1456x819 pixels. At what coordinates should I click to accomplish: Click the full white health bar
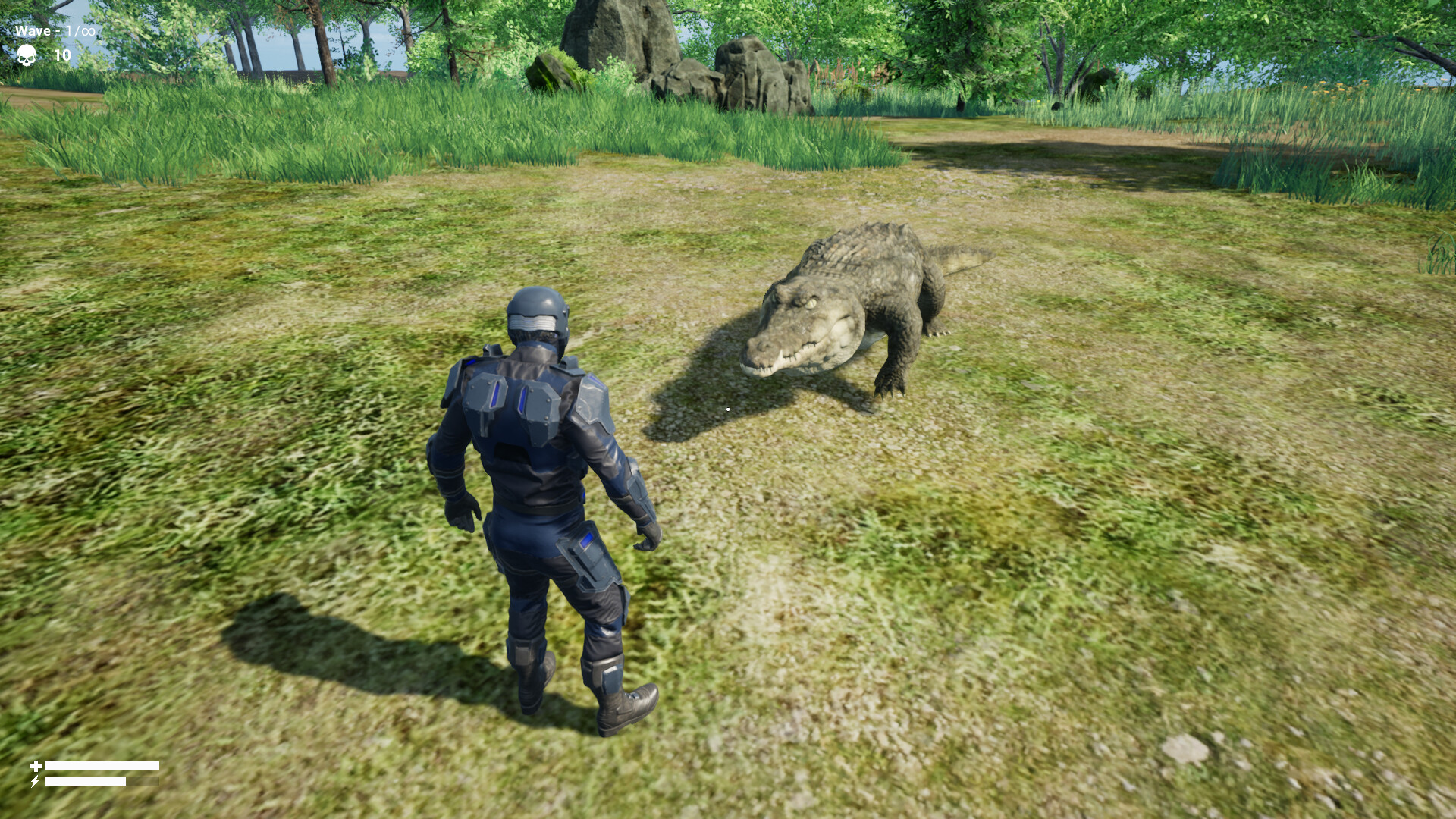click(102, 766)
